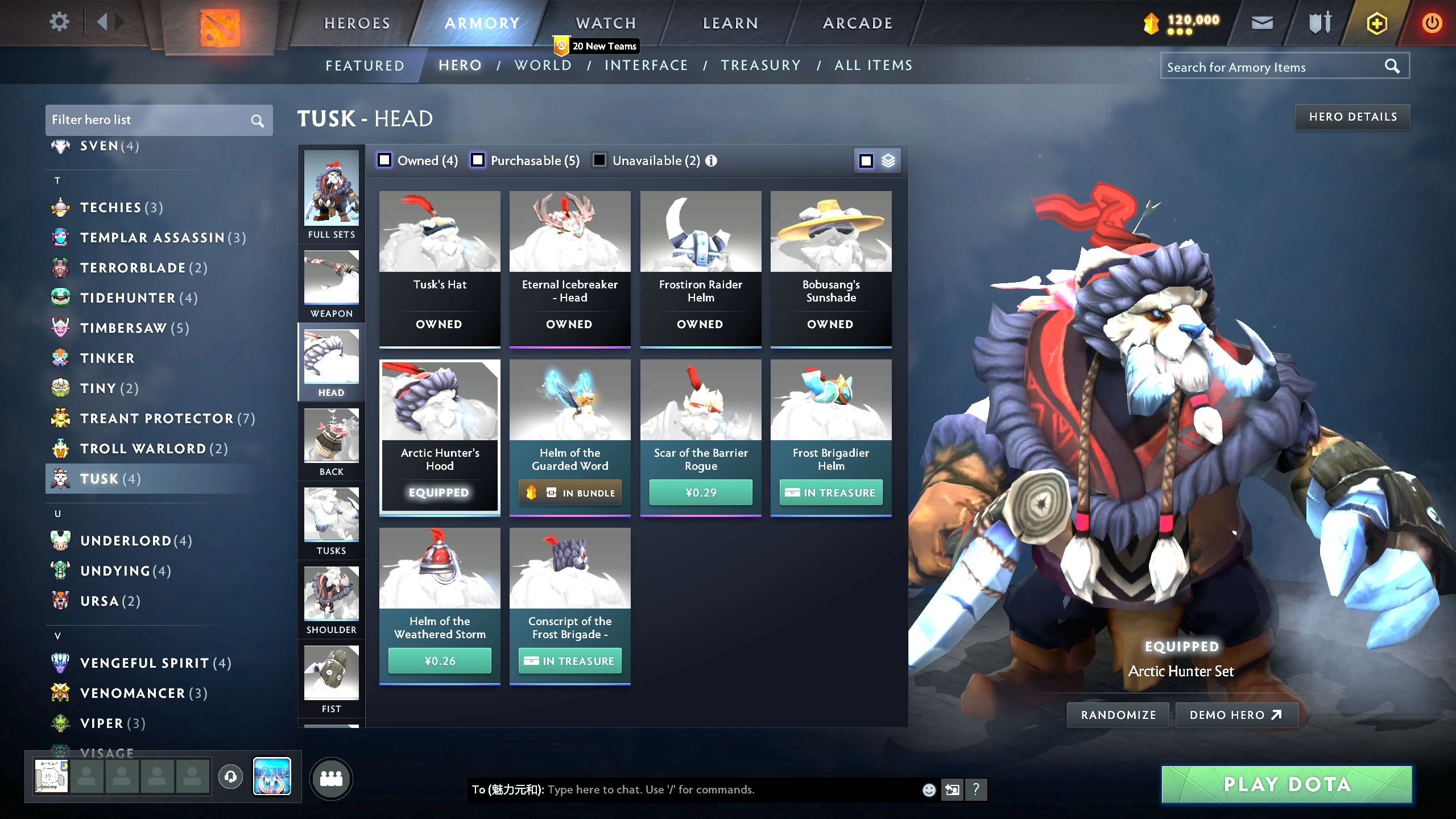Select the WEAPON slot category
The height and width of the screenshot is (819, 1456).
332,283
